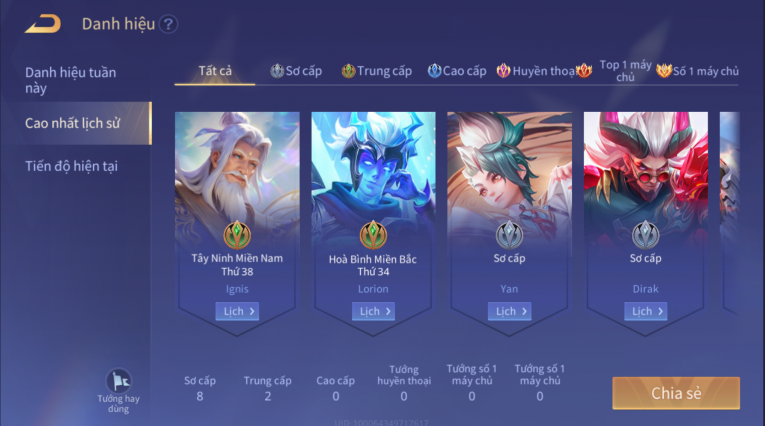Choose the Trung cấp tab
765x426 pixels.
(377, 71)
